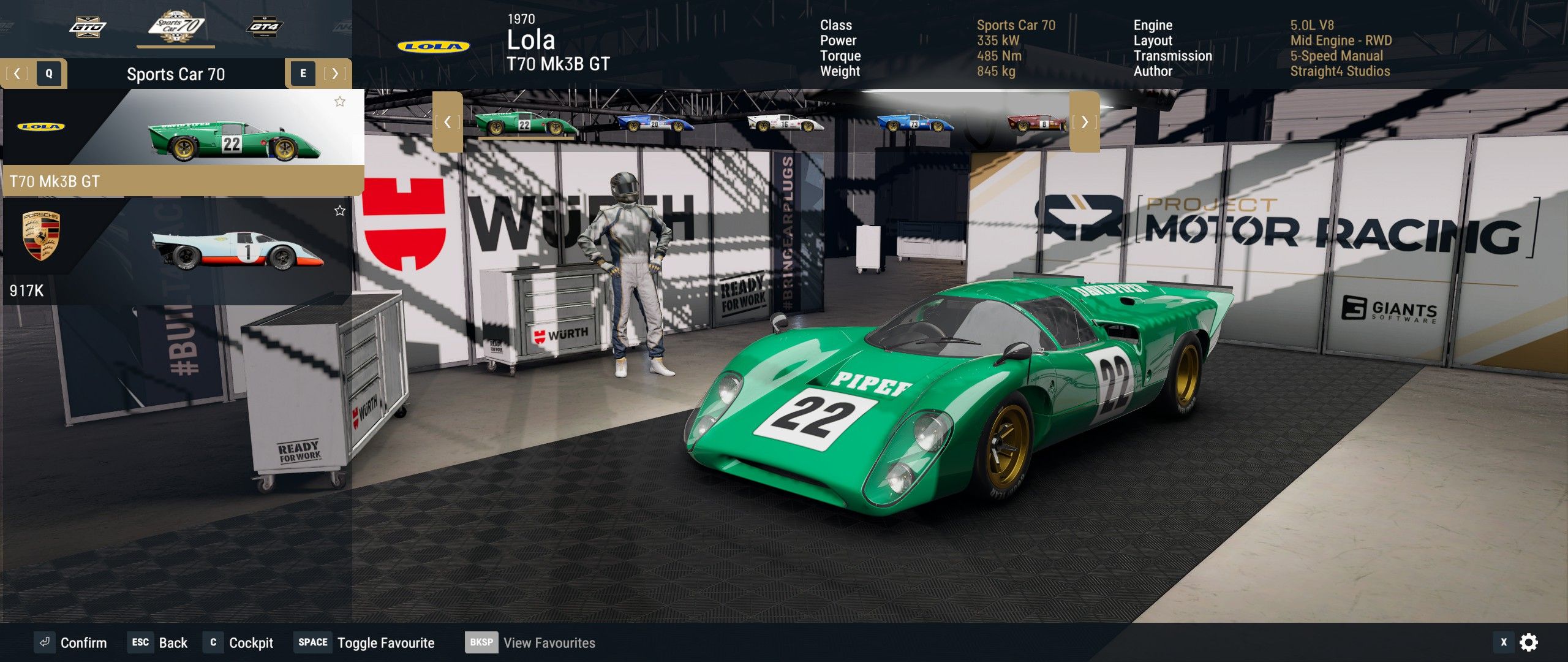Go to previous class with left arrow
This screenshot has width=1568, height=662.
17,74
